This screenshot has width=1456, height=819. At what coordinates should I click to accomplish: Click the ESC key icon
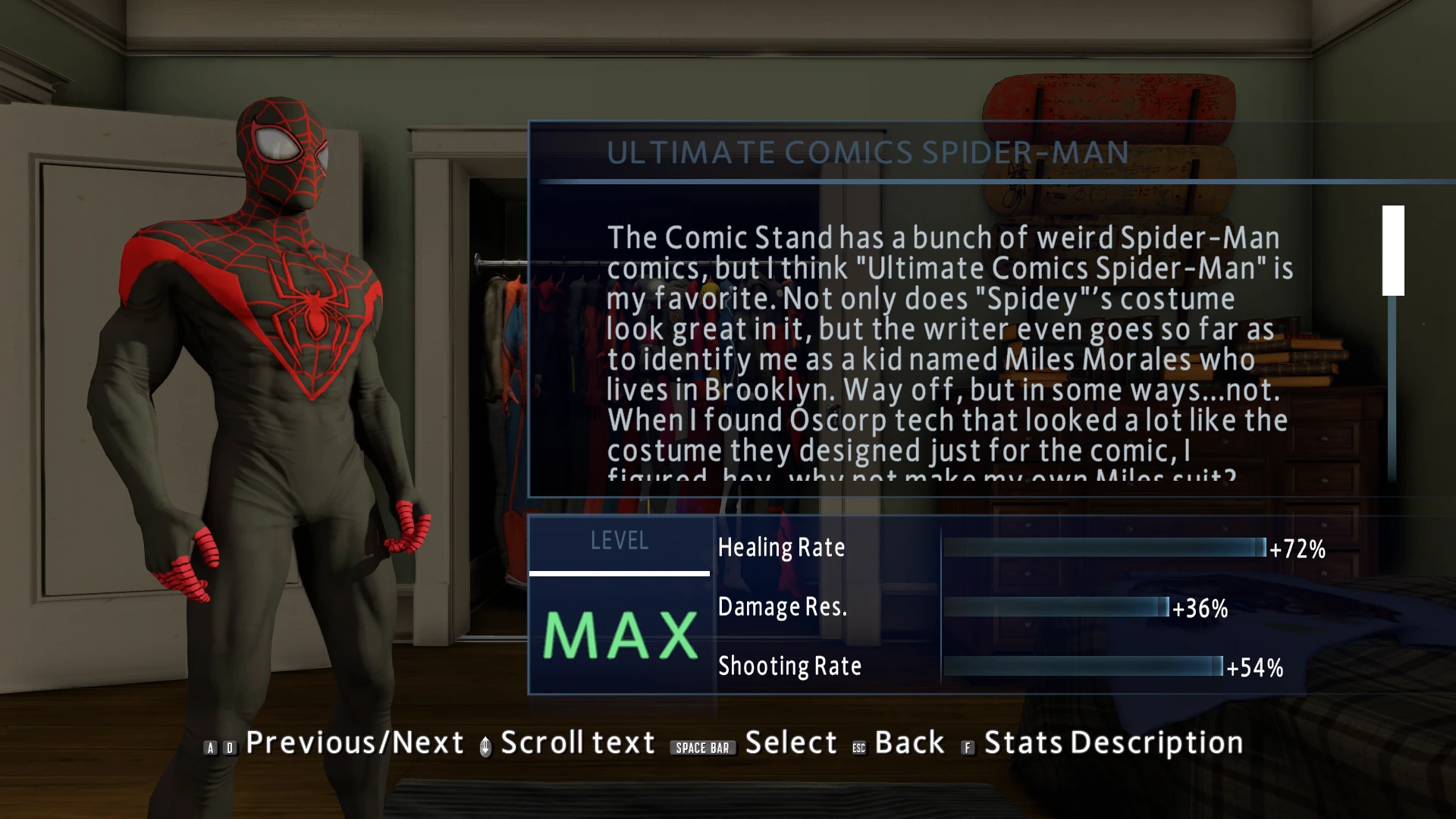click(x=858, y=747)
